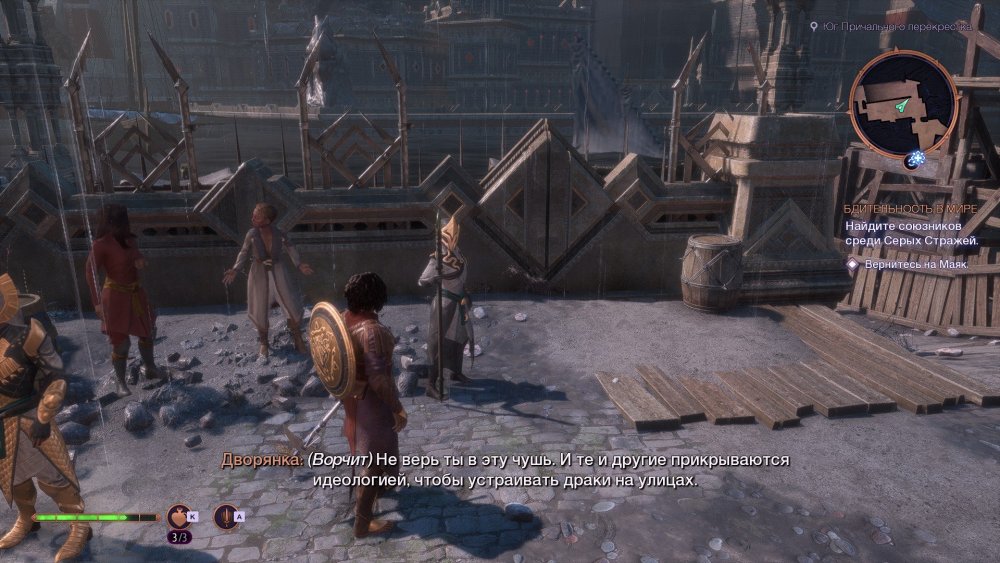Viewport: 1000px width, 563px height.
Task: Click the glowing marker icon below the minimap
Action: (913, 159)
